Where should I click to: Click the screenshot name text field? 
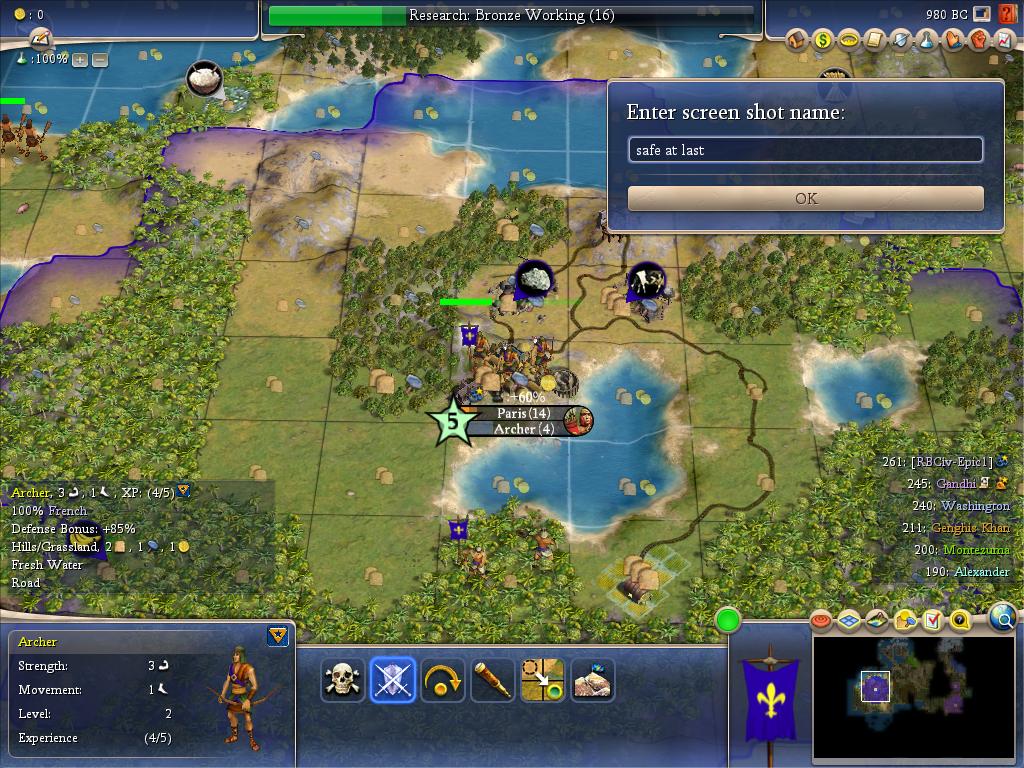pos(805,150)
